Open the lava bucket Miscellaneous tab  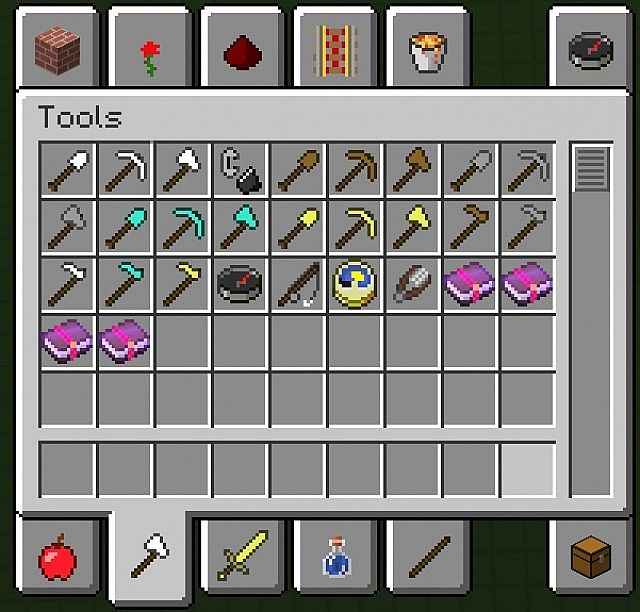(426, 52)
